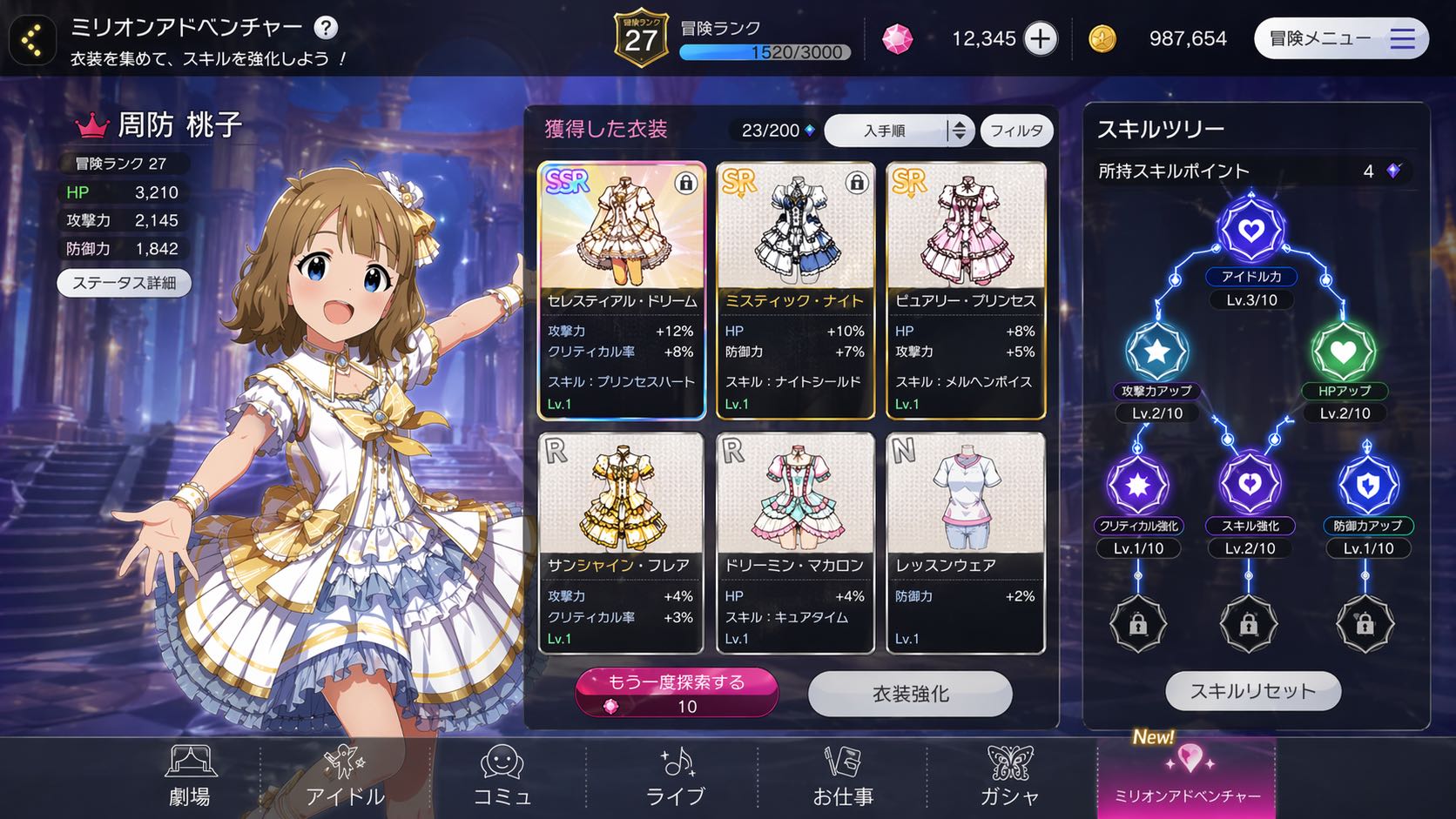Open 衣装強化 costume enhancement
The height and width of the screenshot is (819, 1456).
click(x=910, y=694)
